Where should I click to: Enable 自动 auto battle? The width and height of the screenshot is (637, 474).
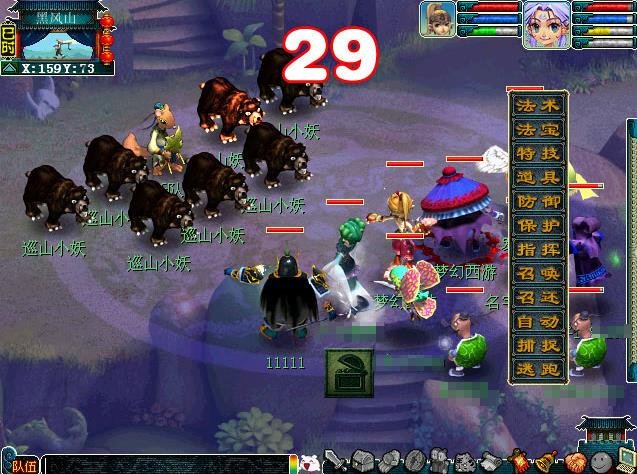click(539, 322)
